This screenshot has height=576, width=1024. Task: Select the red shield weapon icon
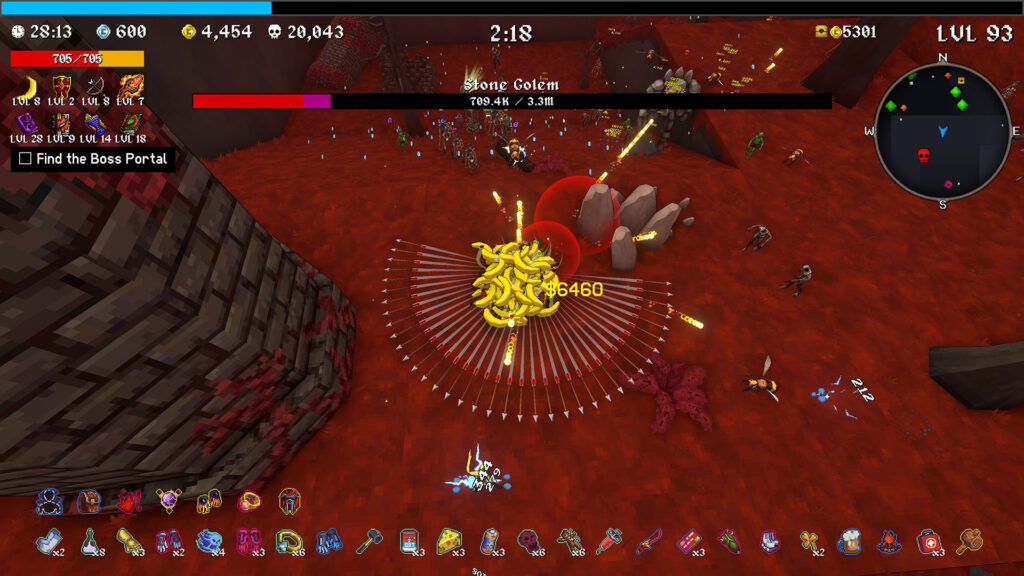point(62,86)
